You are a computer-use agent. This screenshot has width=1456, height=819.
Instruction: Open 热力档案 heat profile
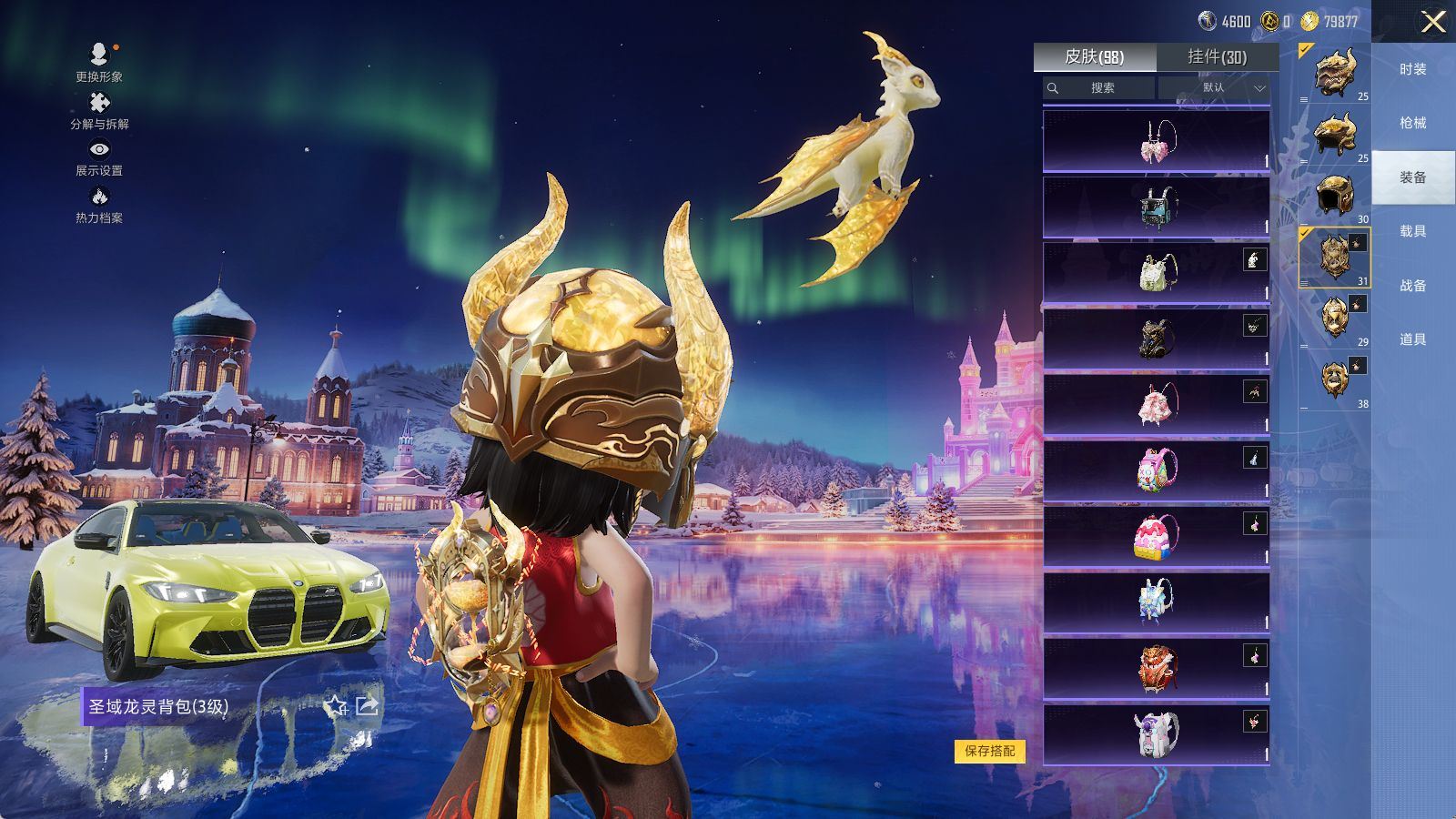pyautogui.click(x=99, y=205)
